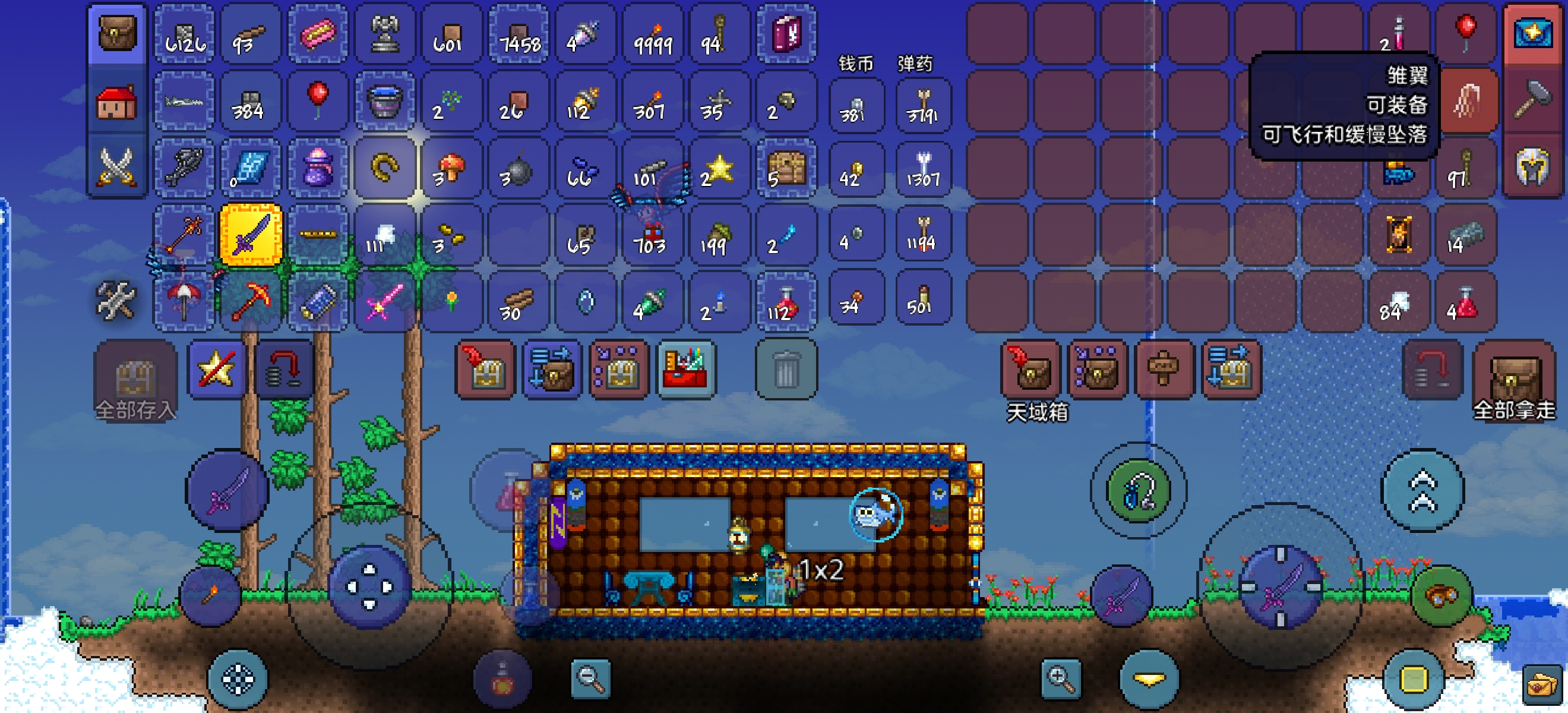Tap the double-arrow jump button

coord(1422,490)
